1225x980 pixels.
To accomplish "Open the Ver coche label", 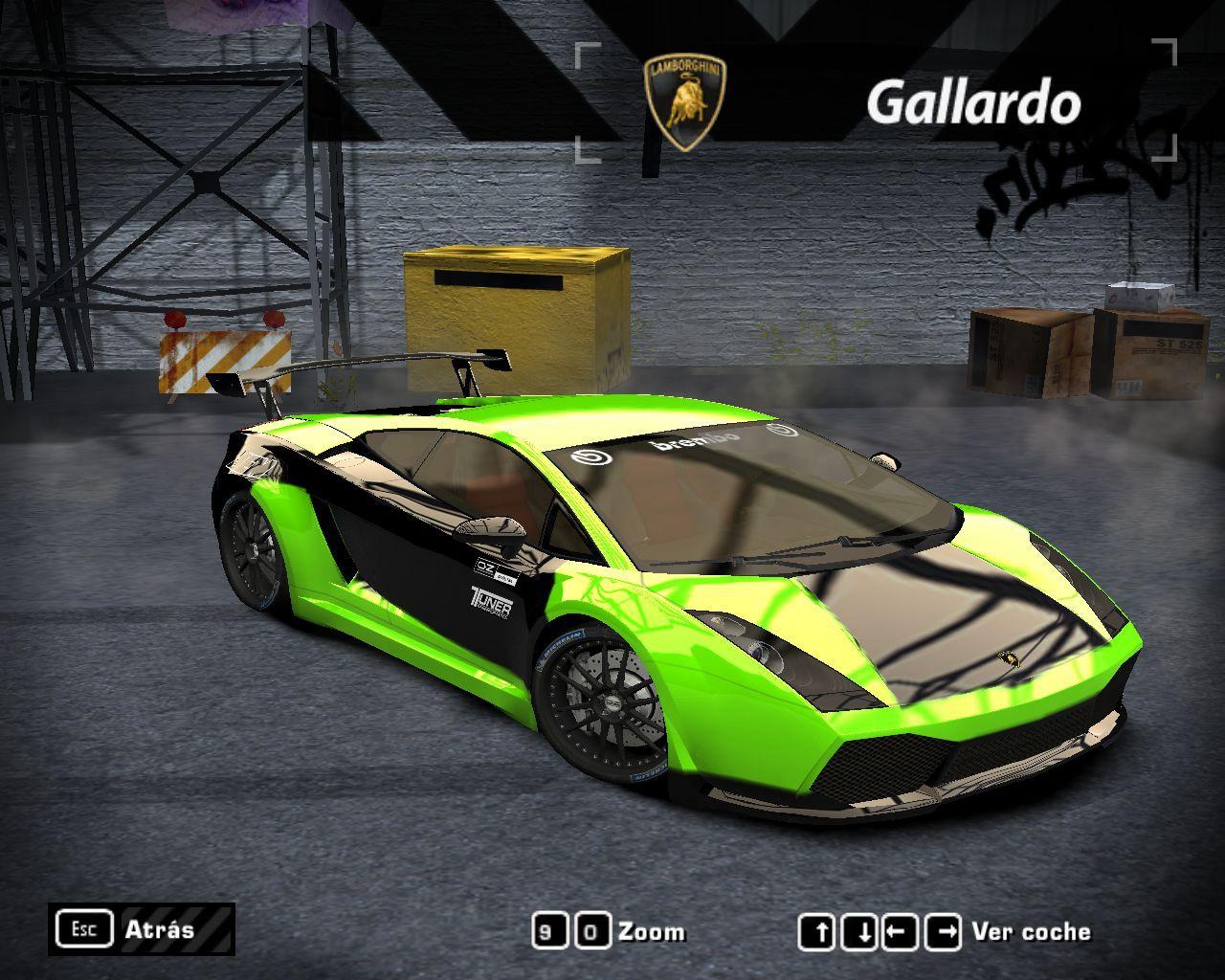I will [1032, 930].
